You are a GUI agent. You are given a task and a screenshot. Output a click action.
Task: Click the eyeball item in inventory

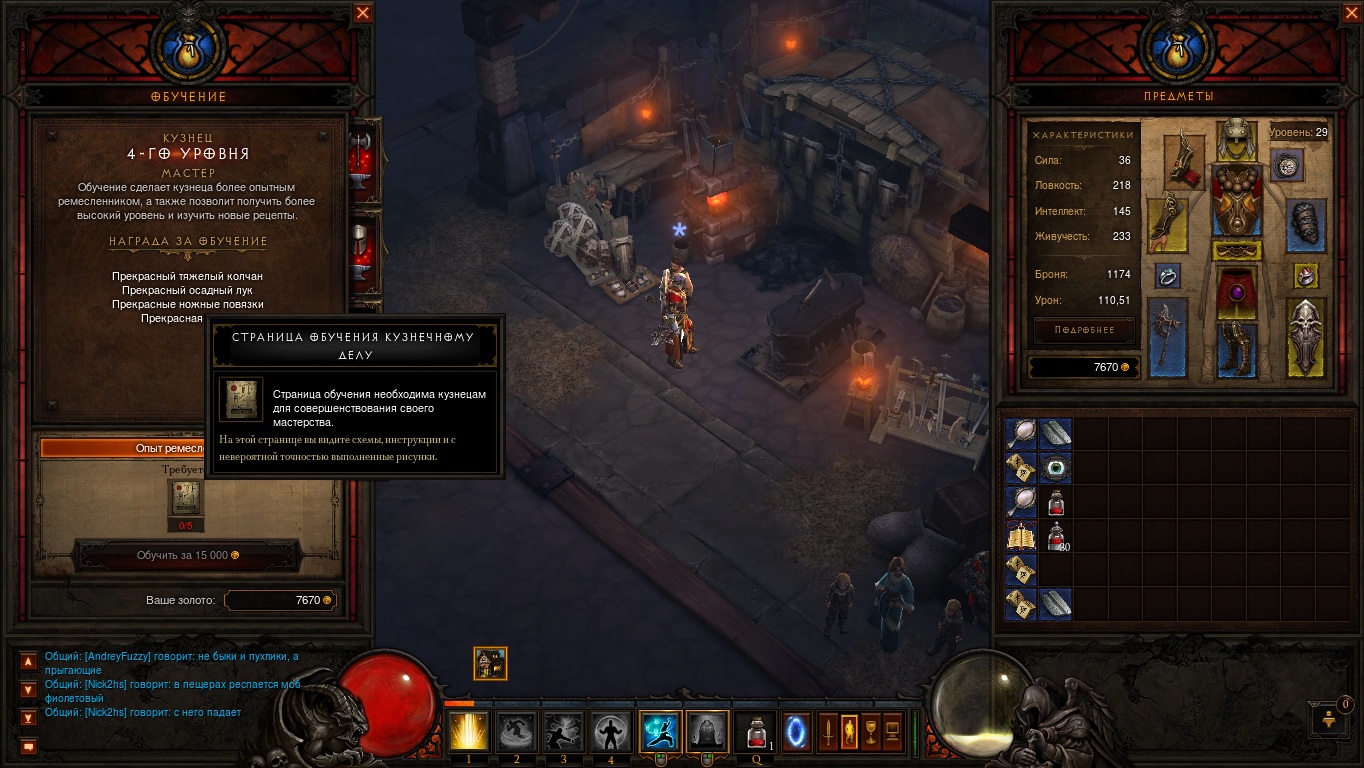click(x=1055, y=467)
